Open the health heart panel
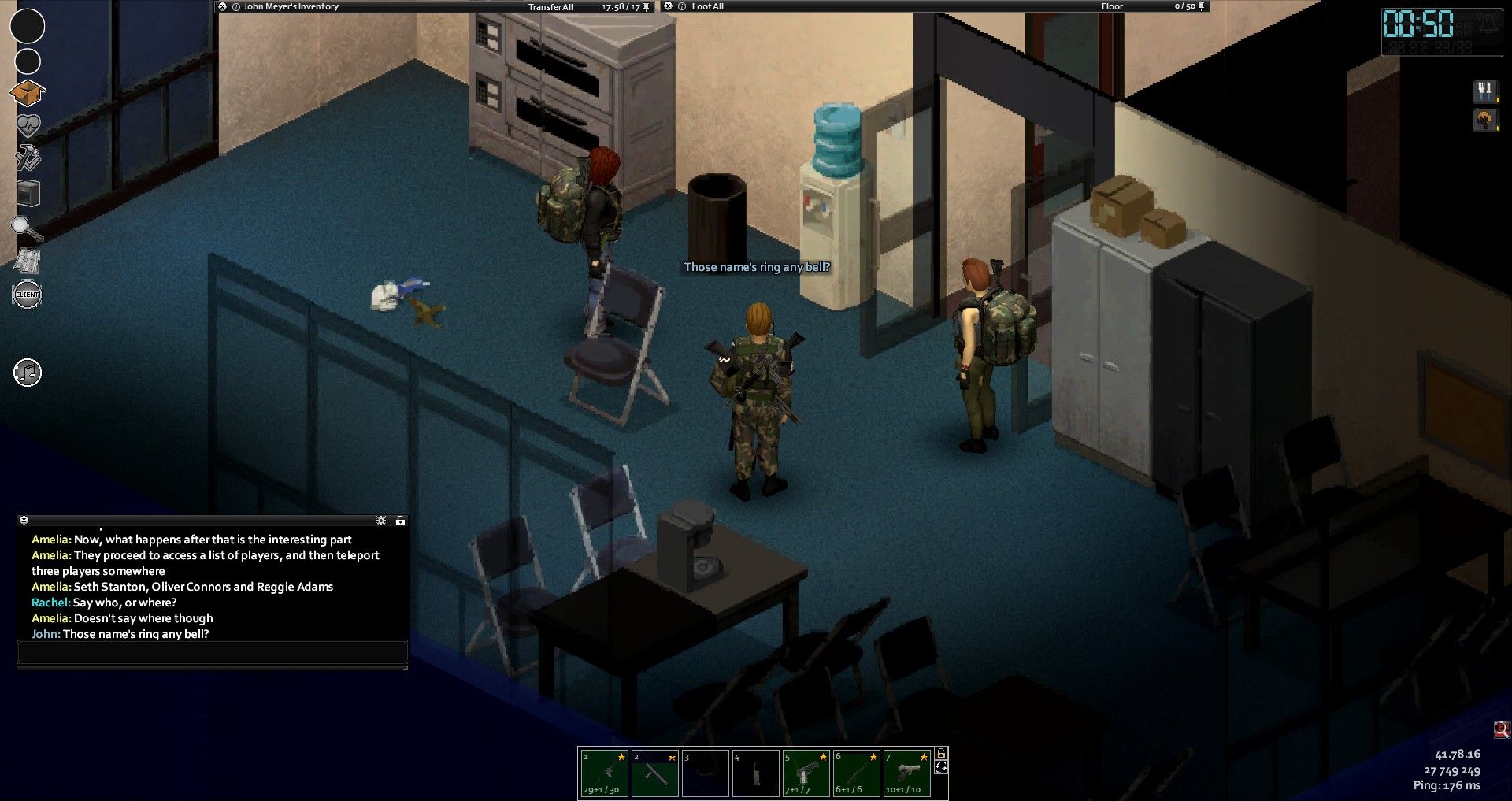1512x801 pixels. point(28,125)
